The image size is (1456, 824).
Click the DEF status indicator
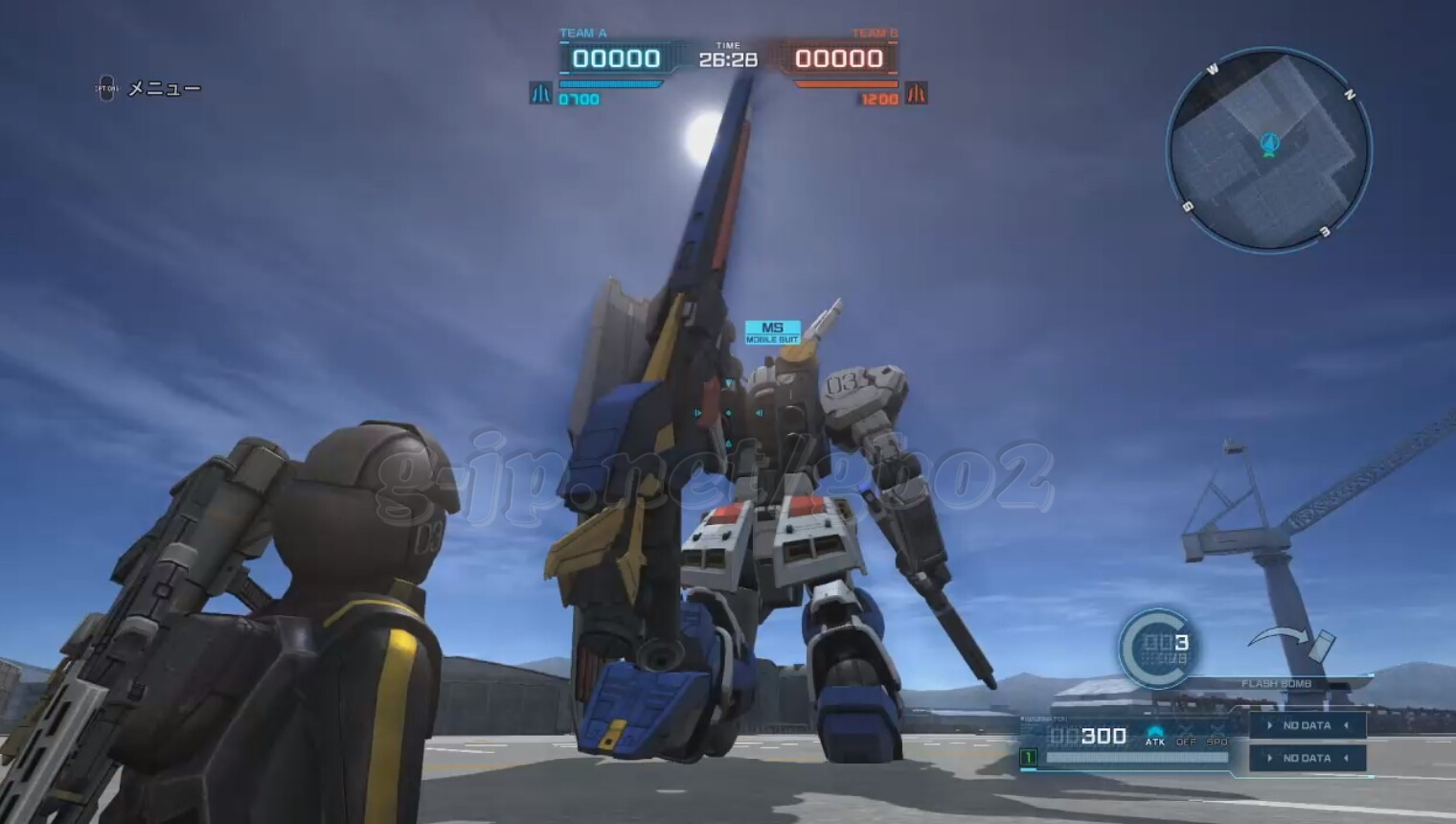[x=1186, y=736]
